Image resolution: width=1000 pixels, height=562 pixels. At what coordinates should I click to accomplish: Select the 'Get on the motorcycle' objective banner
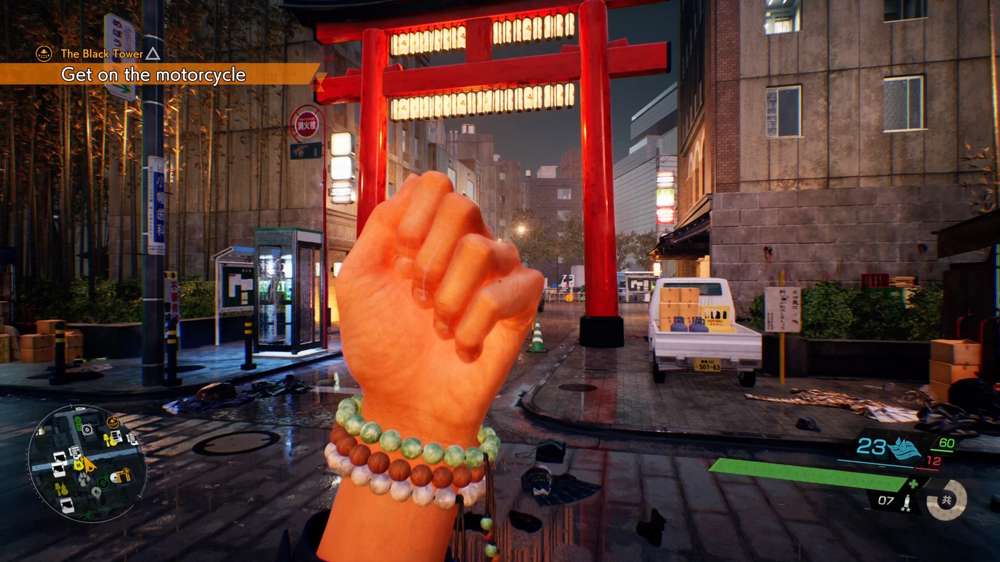pos(153,75)
